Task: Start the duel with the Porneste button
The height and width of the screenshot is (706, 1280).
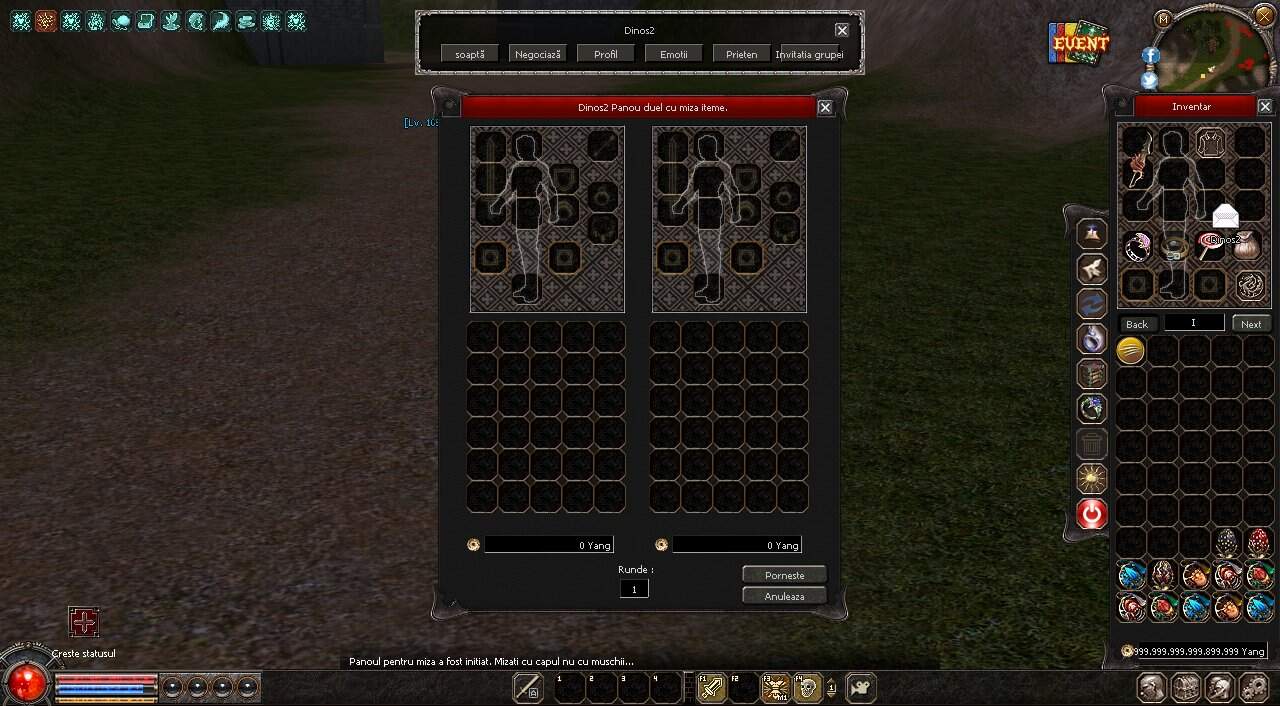Action: (x=784, y=575)
